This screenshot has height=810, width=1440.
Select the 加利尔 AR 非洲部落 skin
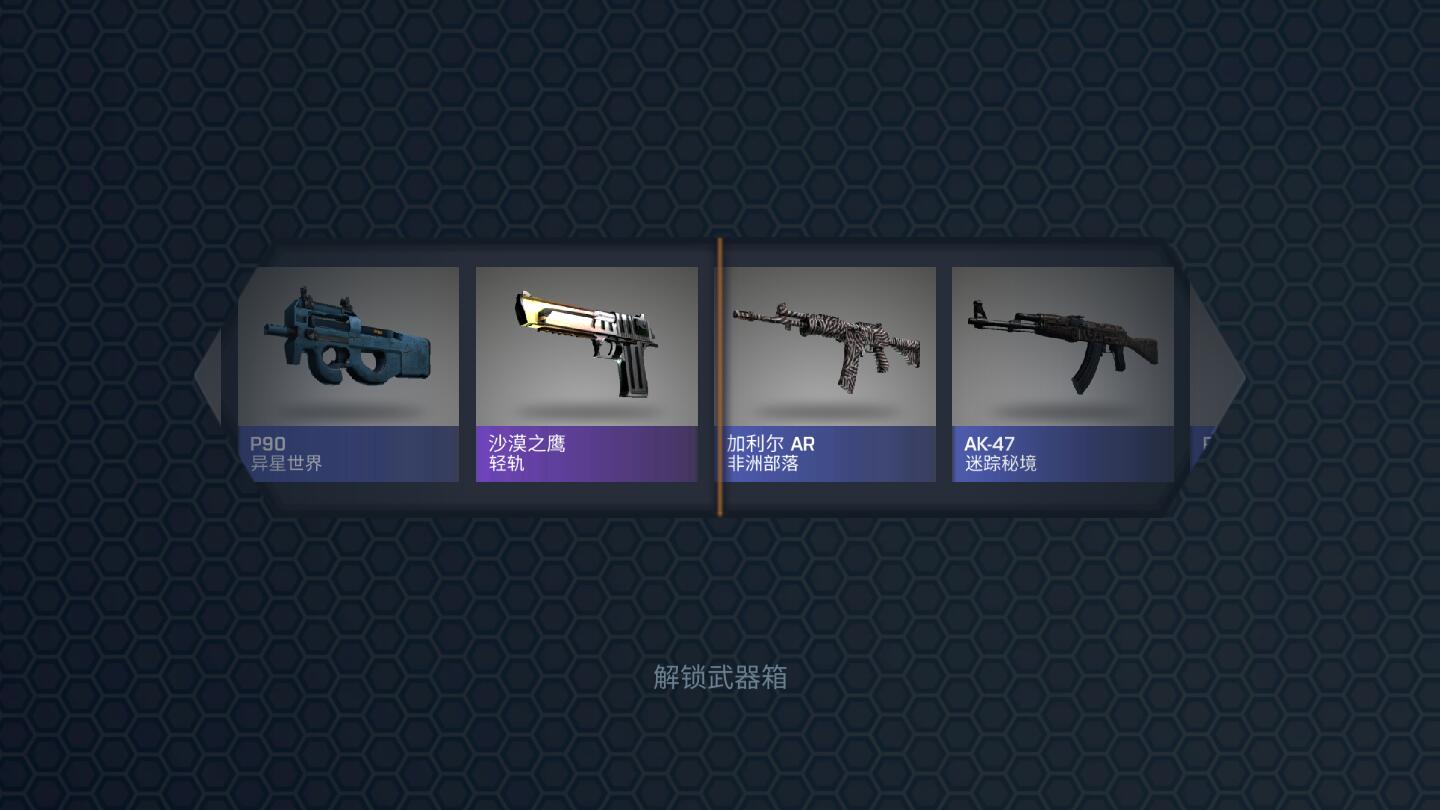coord(826,345)
